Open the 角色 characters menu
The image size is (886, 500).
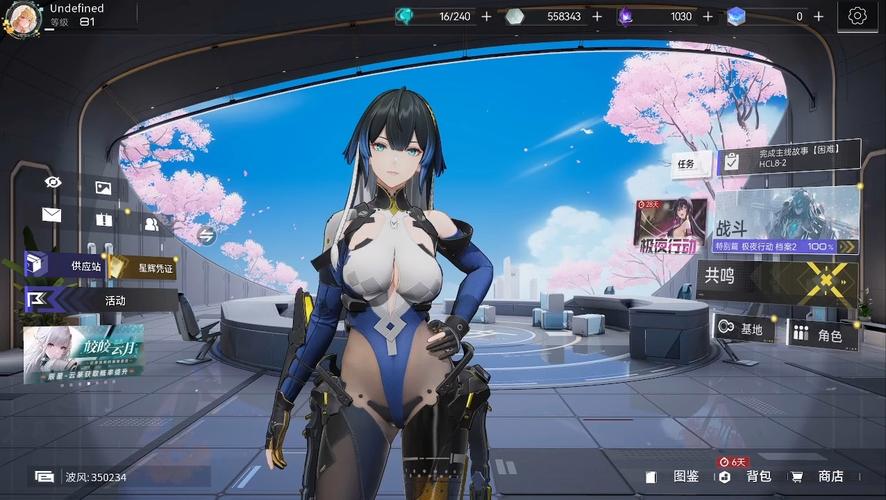coord(822,333)
